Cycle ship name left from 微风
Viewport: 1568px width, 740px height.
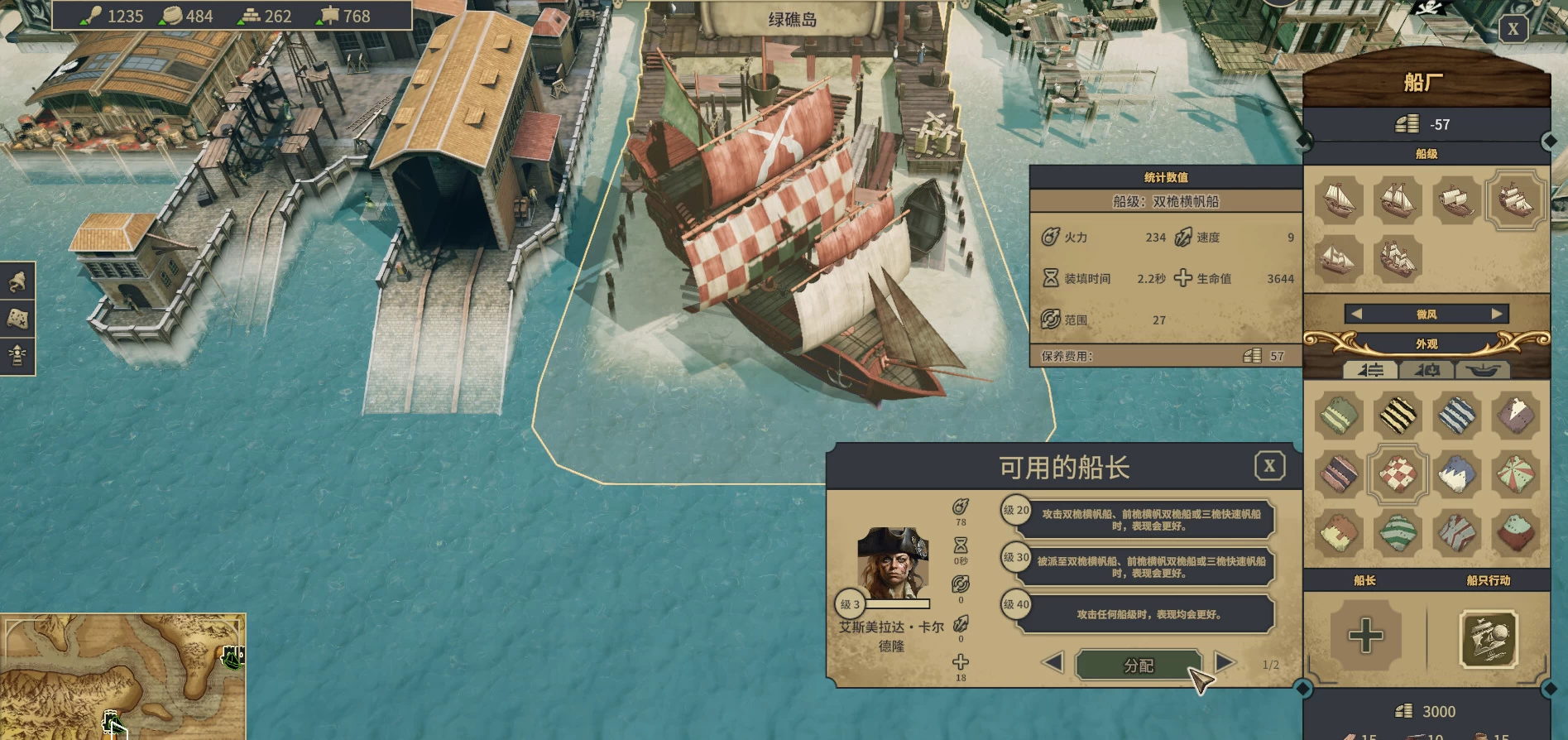1356,315
